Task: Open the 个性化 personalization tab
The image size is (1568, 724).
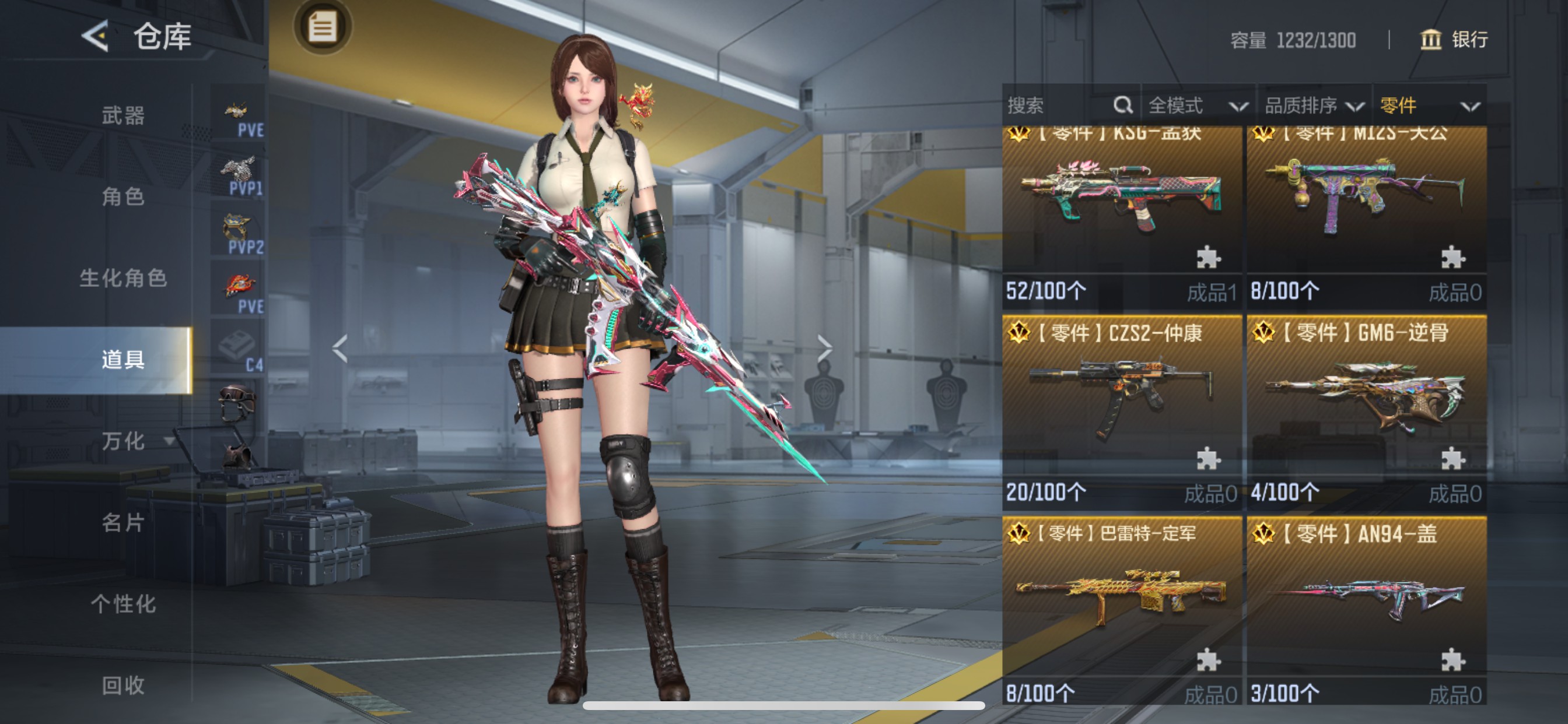Action: [x=123, y=604]
